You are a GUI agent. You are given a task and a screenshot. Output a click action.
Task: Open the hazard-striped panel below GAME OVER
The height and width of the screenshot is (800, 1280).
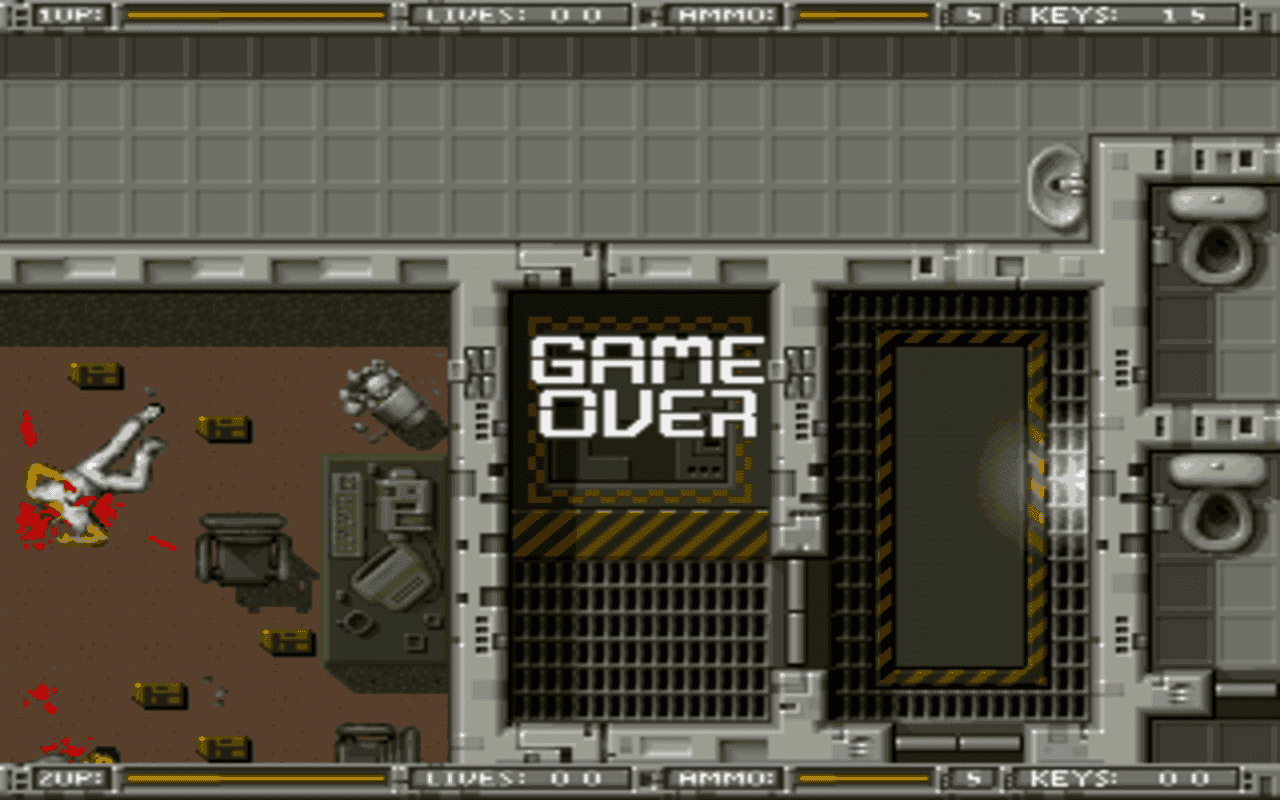(x=640, y=535)
